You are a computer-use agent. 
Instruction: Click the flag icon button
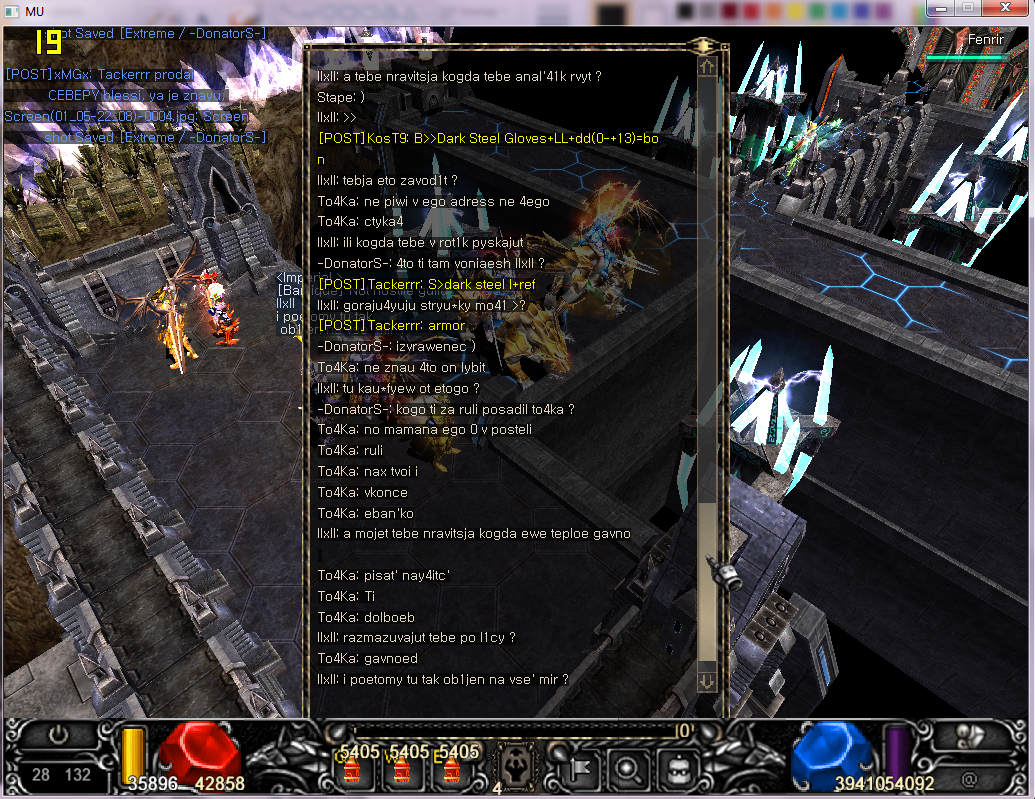tap(583, 769)
